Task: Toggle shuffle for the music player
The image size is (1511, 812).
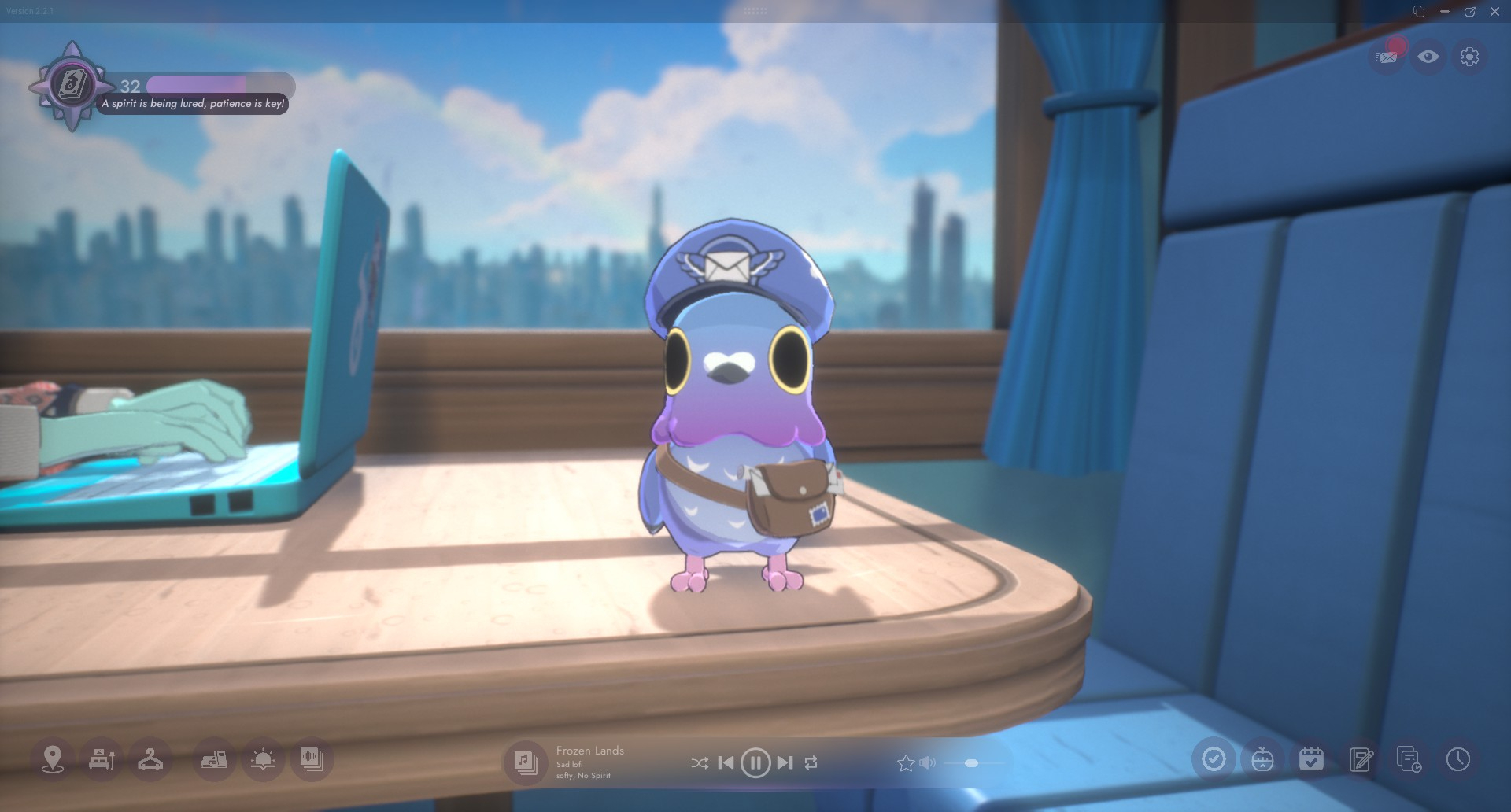Action: coord(699,762)
